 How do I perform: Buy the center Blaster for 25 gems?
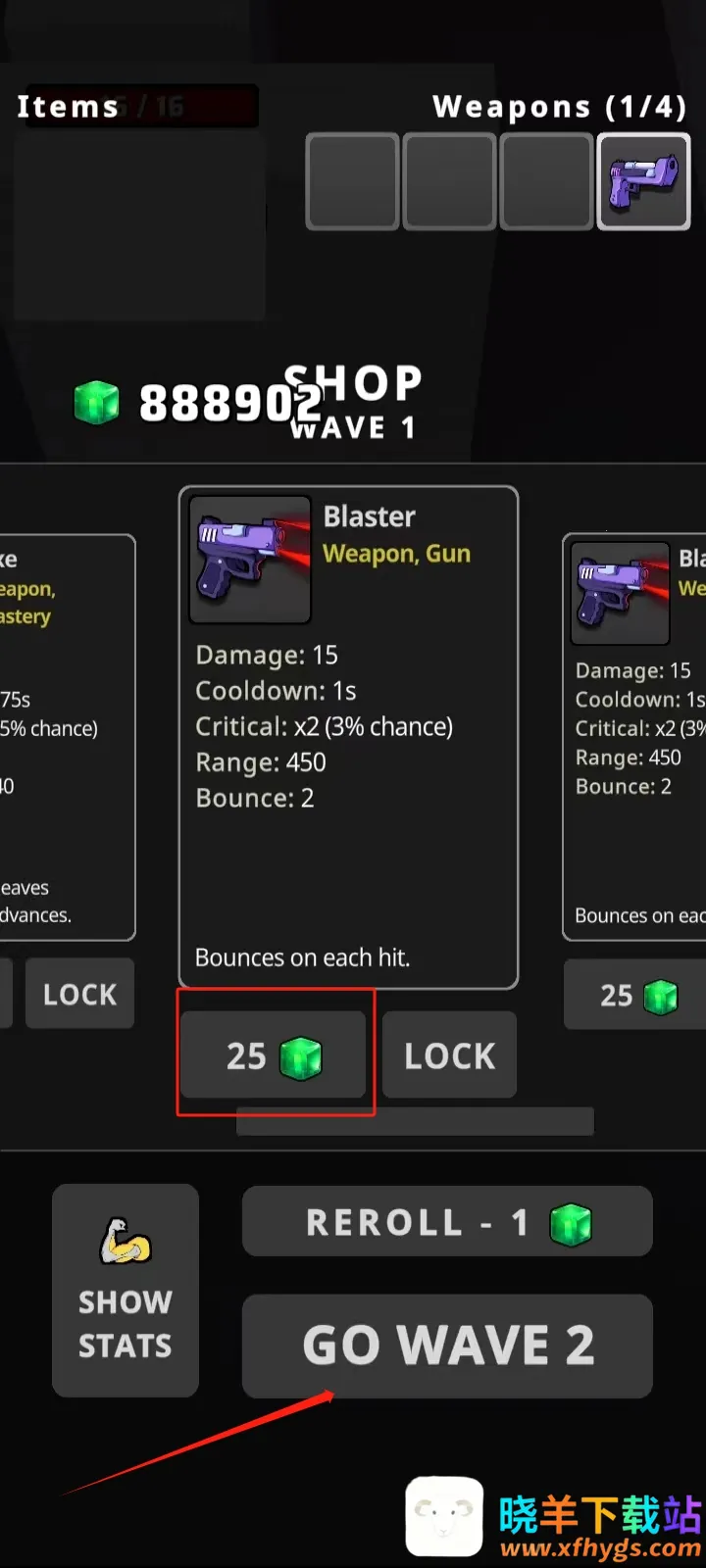[273, 1055]
